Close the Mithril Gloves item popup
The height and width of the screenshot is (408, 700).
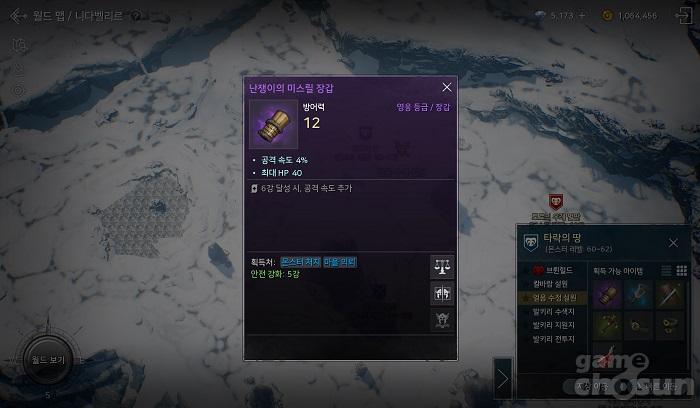pos(446,87)
